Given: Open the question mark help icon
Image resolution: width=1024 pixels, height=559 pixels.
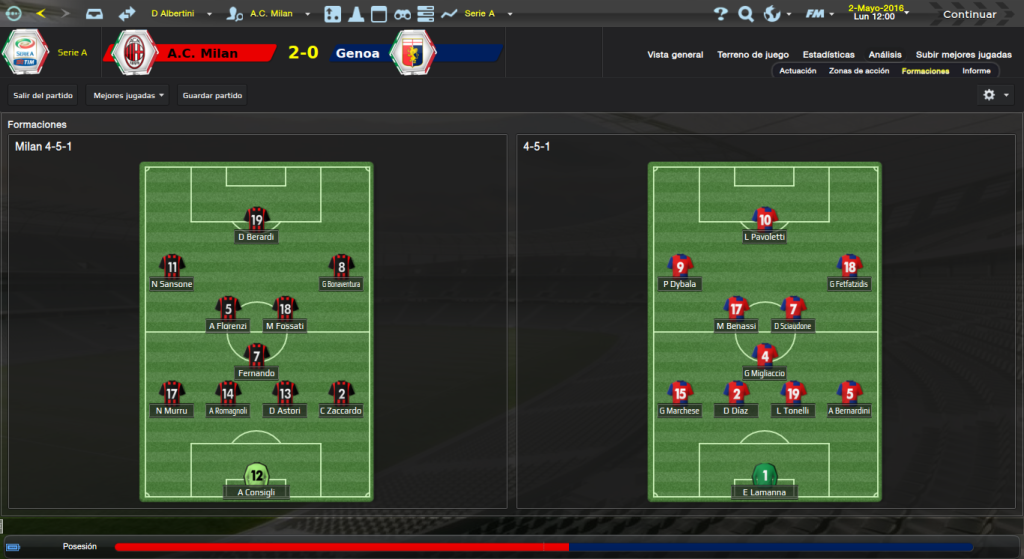Looking at the screenshot, I should [720, 14].
